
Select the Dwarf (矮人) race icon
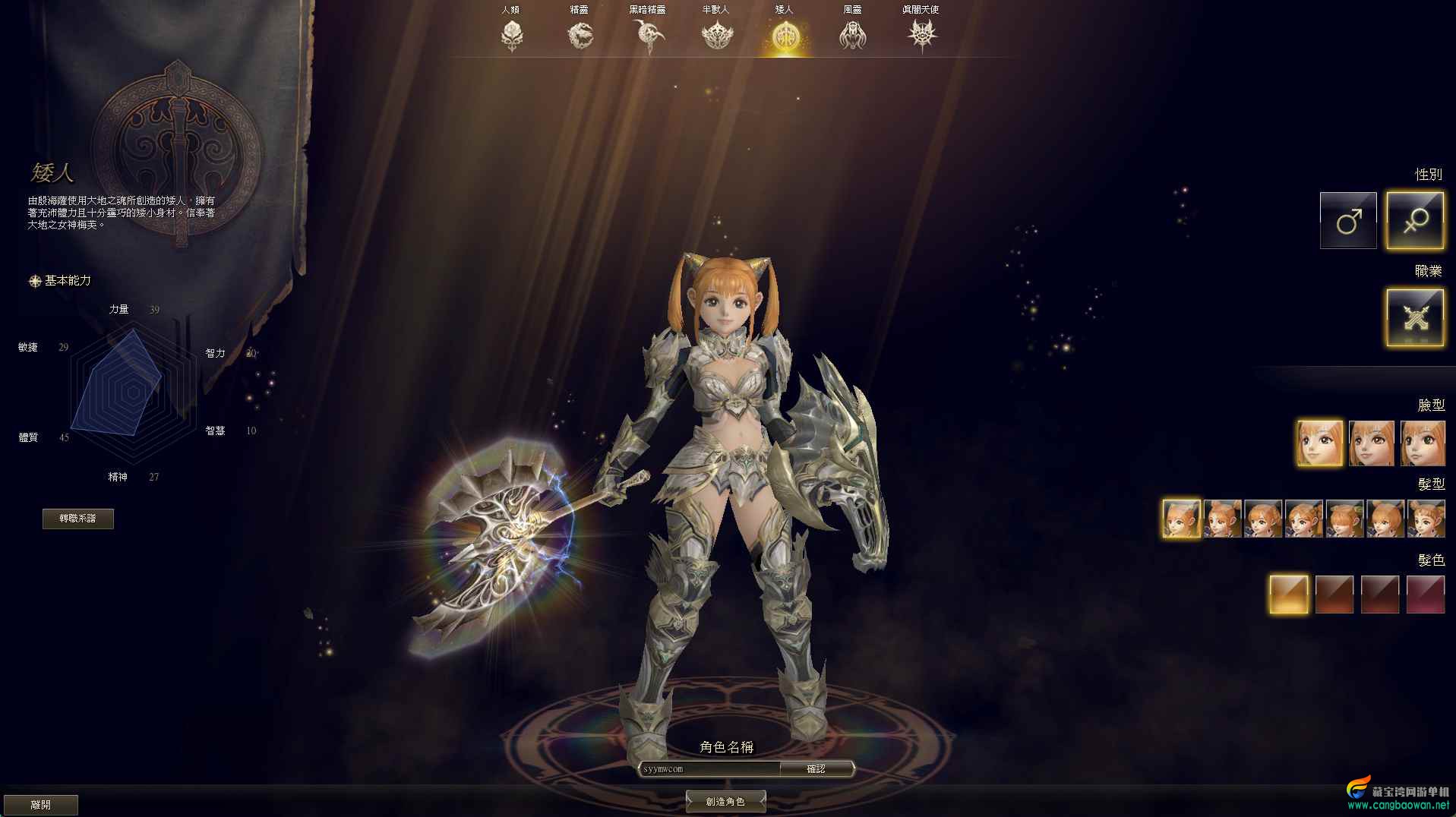tap(784, 36)
